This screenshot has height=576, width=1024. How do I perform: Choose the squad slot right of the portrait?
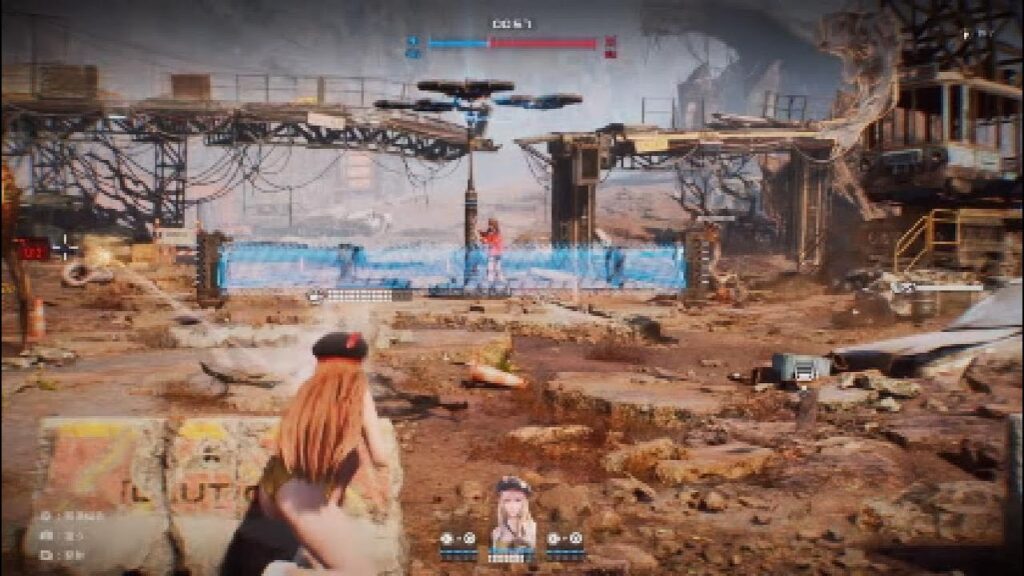(564, 543)
